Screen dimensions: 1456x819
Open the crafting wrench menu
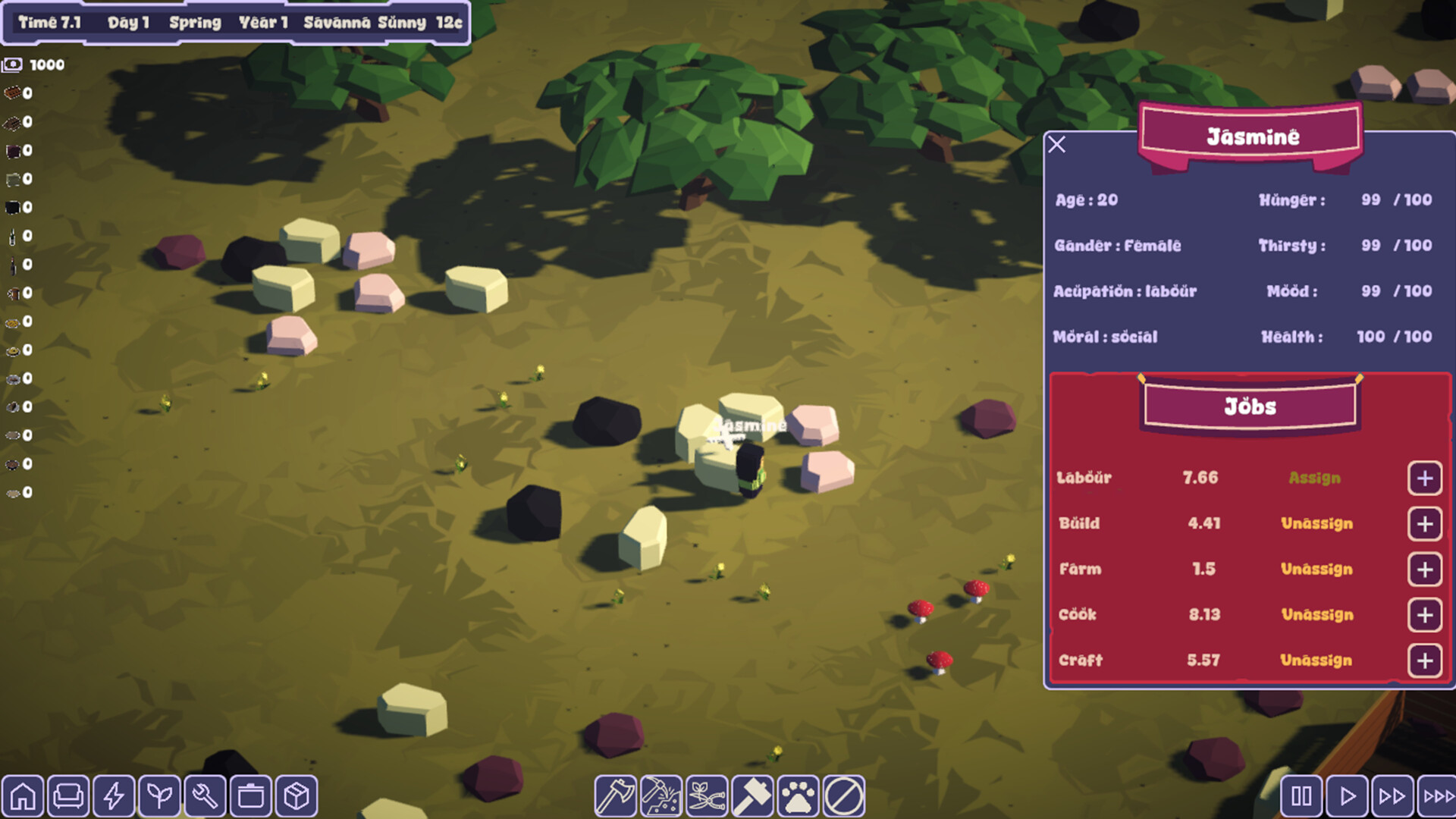click(204, 794)
